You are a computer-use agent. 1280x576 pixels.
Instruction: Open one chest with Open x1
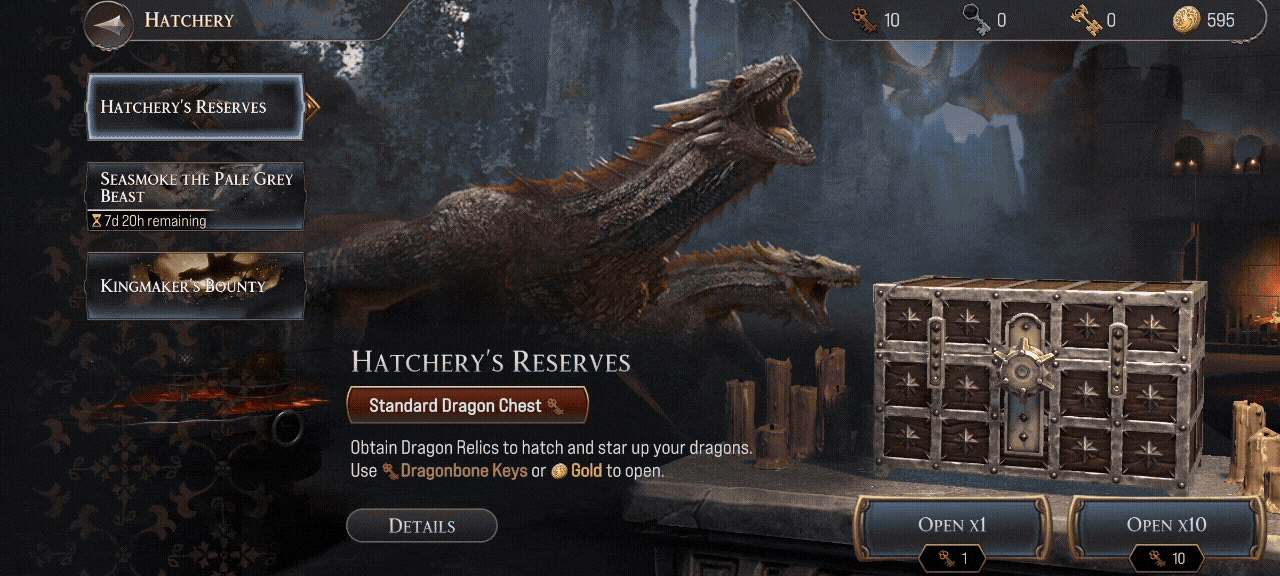(952, 525)
